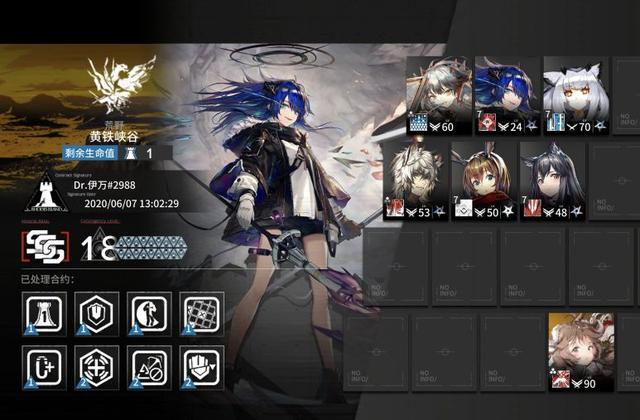The image size is (640, 420).
Task: Pick the level 53 horned operator portrait
Action: [413, 180]
